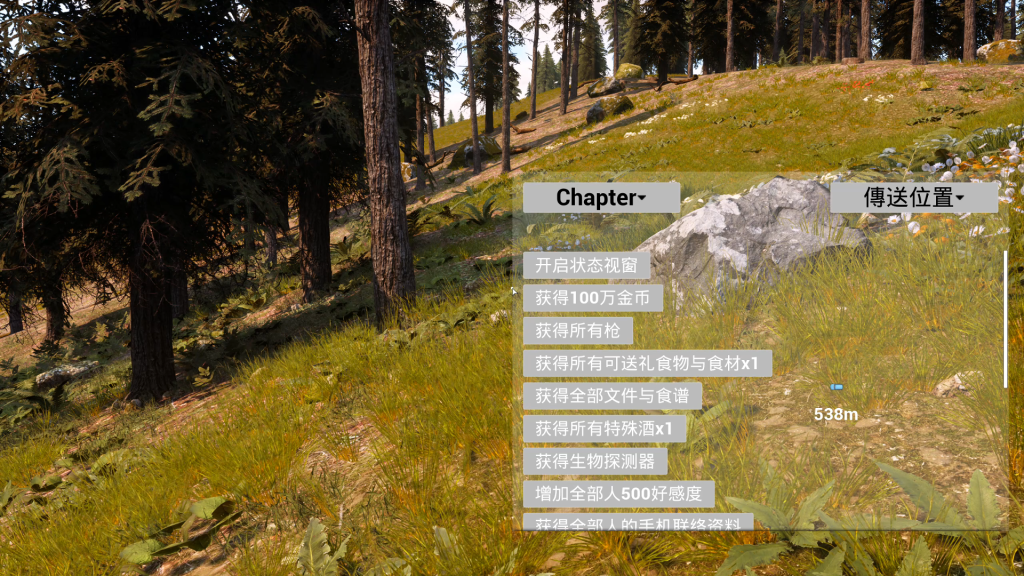1024x576 pixels.
Task: Choose 获得所有可送礼食物与食材x1
Action: [647, 363]
